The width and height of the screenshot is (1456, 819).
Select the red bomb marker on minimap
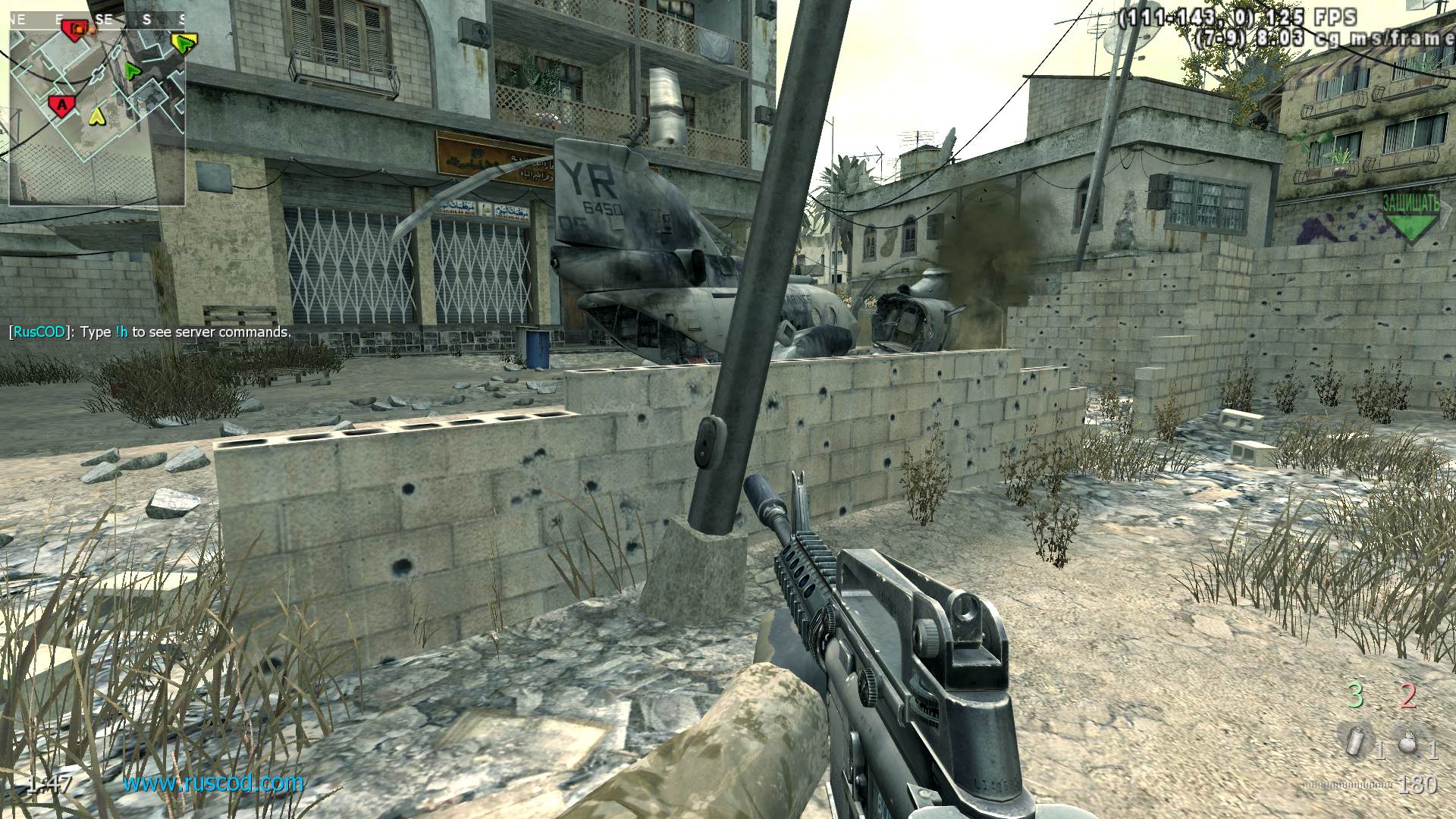point(75,29)
